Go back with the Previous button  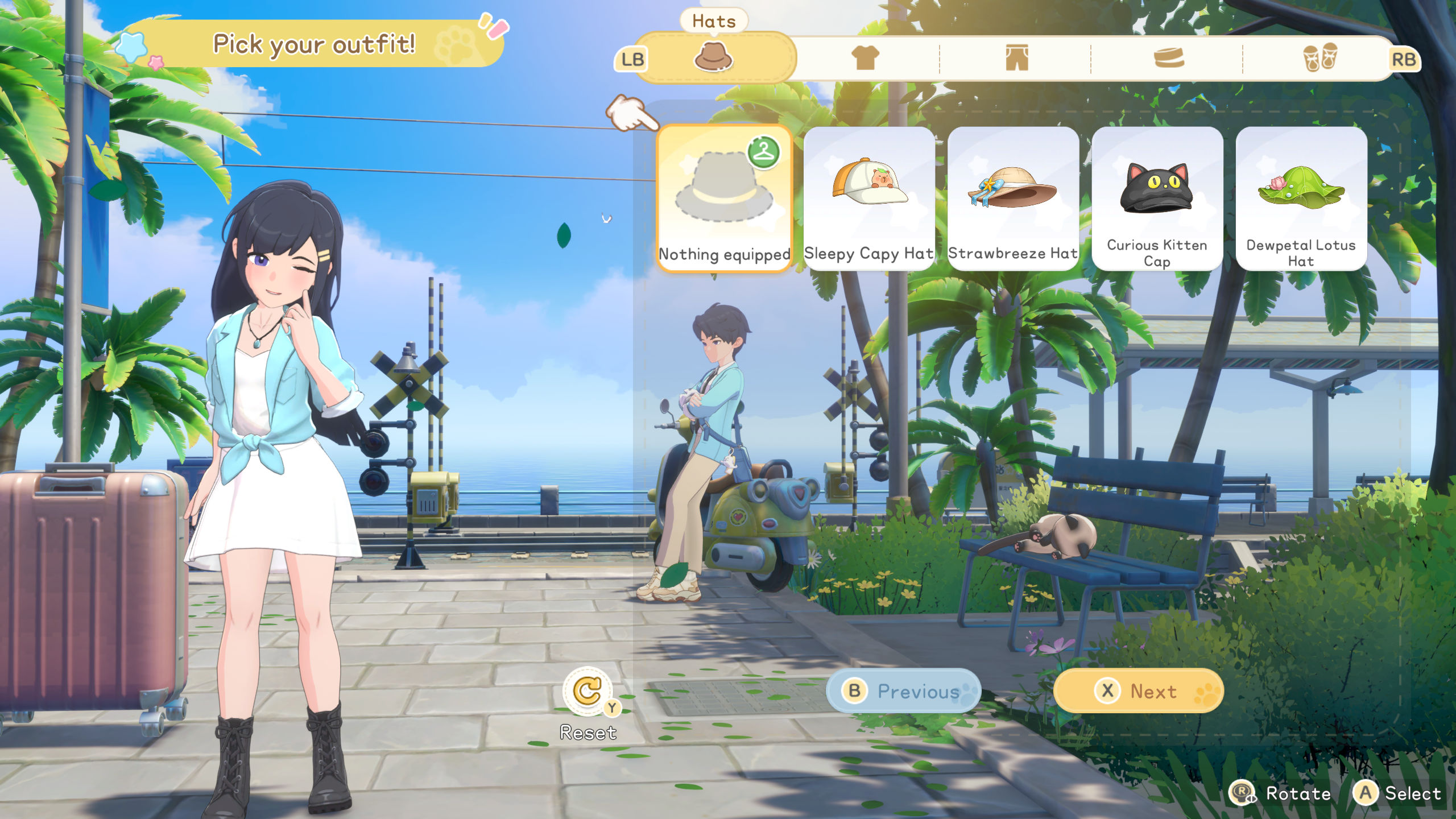point(902,691)
